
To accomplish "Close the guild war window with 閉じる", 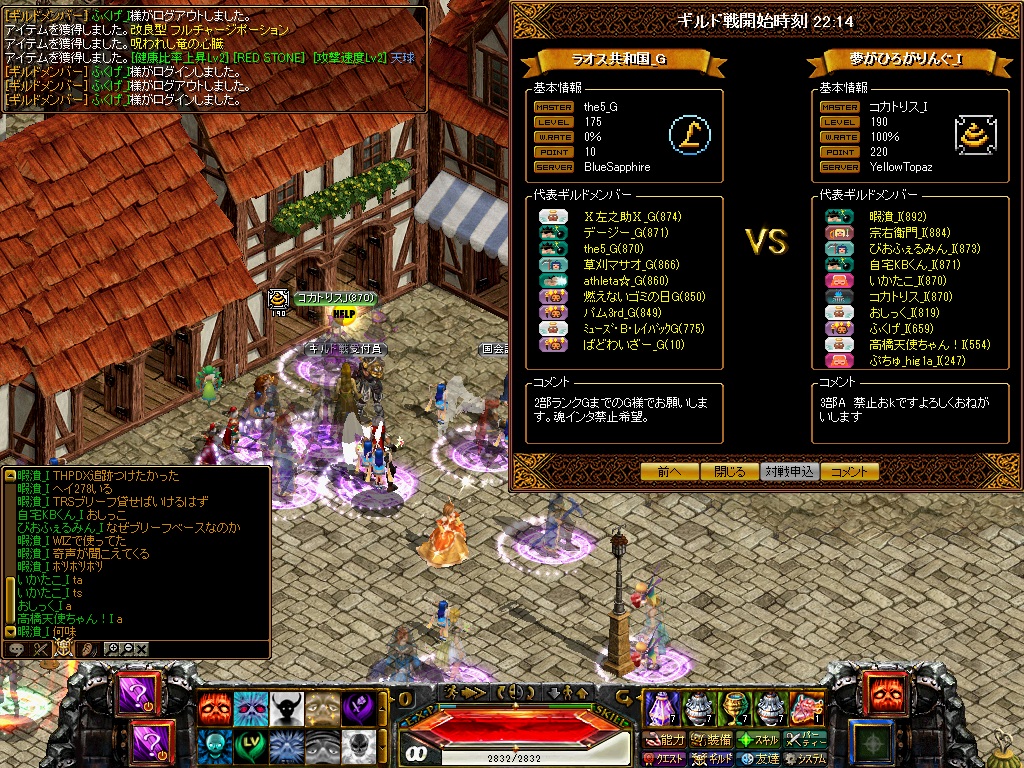I will 730,472.
